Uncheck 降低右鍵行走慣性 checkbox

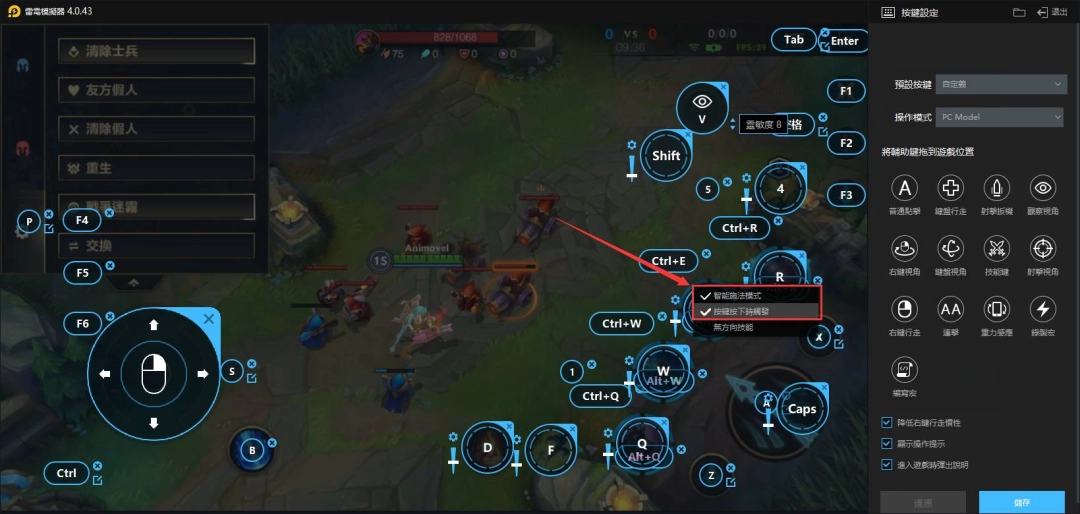[x=887, y=422]
